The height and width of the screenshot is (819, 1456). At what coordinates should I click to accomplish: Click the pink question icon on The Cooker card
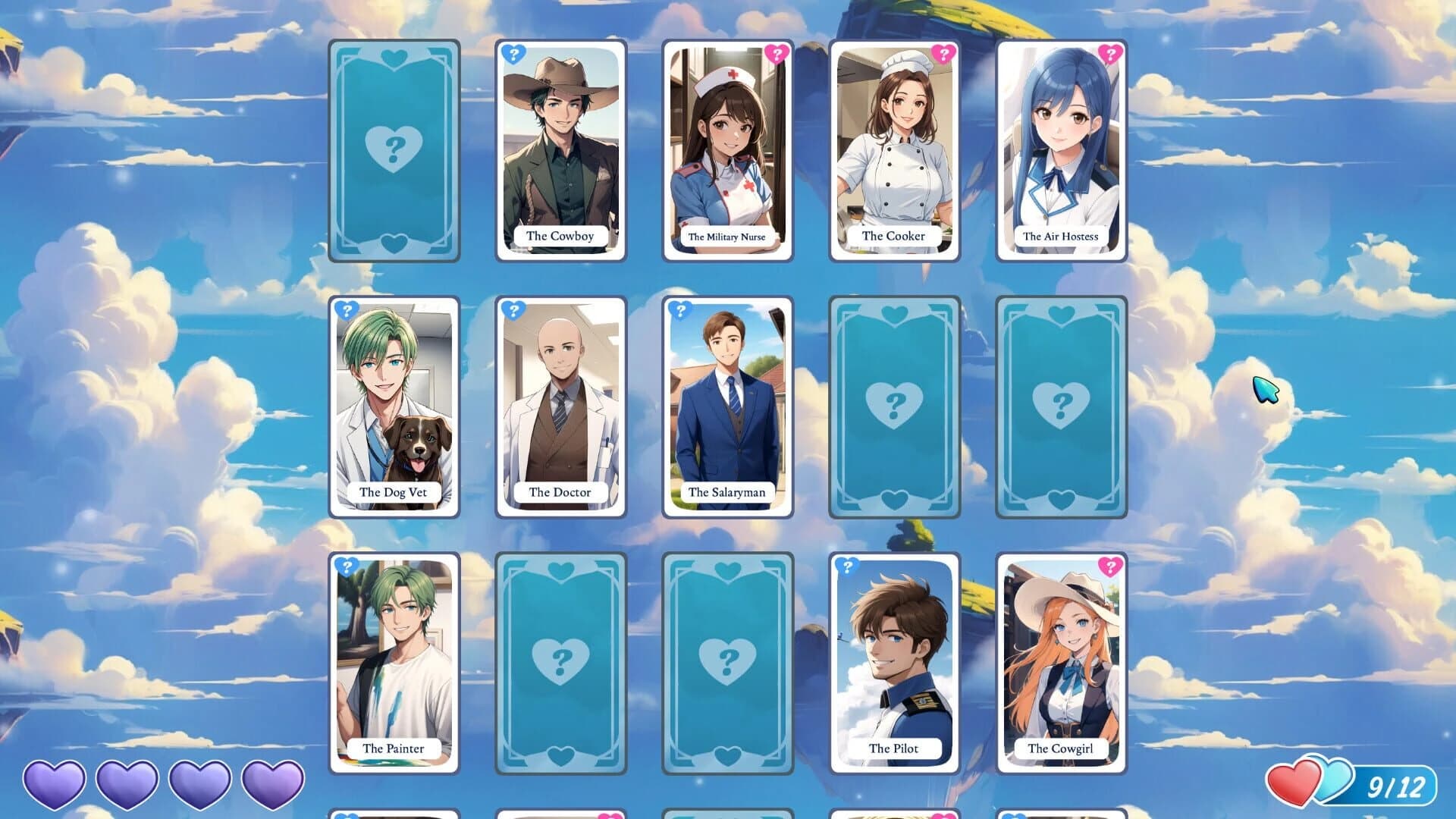pyautogui.click(x=942, y=55)
